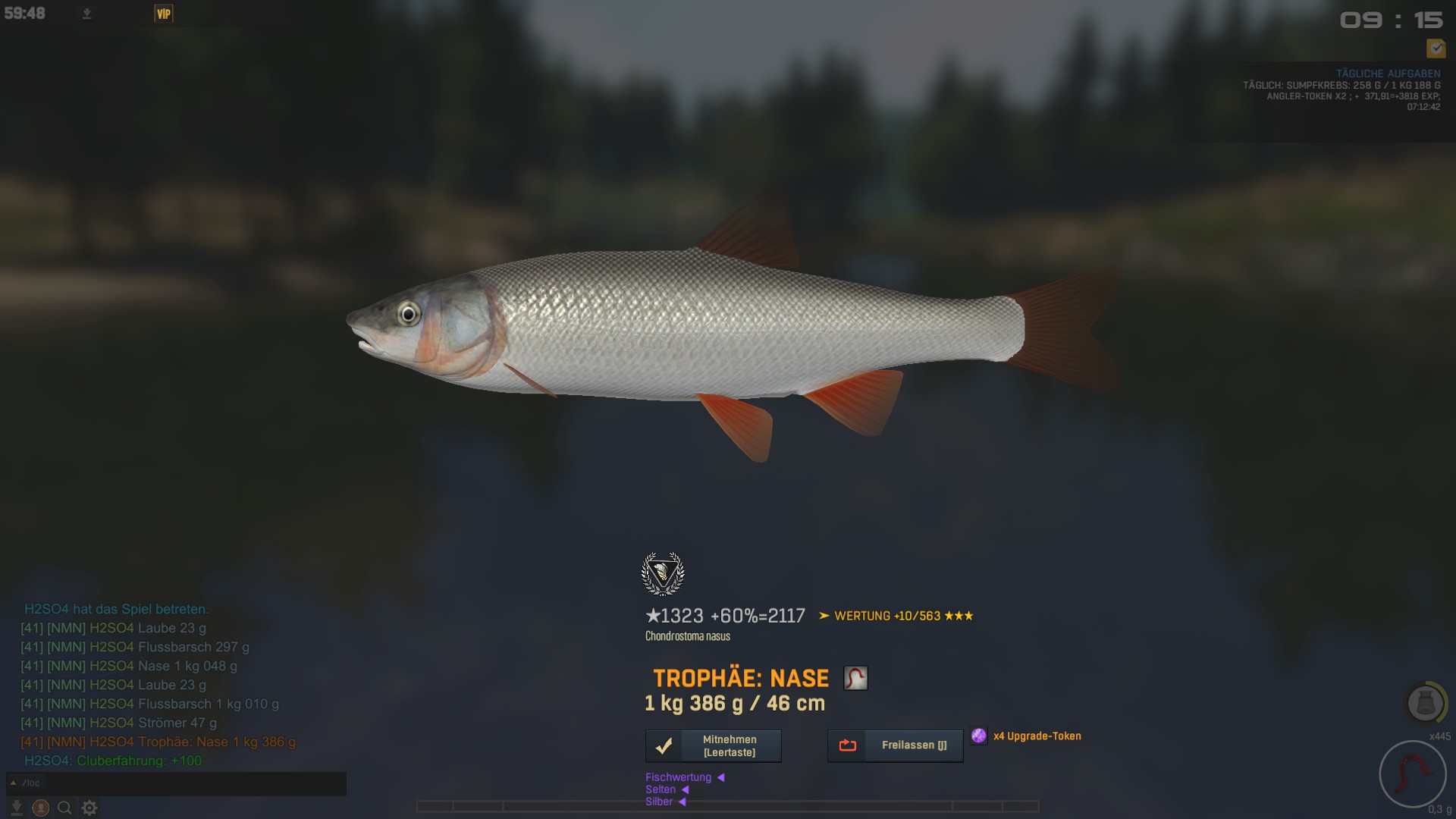Screen dimensions: 1456x819
Task: Click the chat download arrow icon
Action: point(16,808)
